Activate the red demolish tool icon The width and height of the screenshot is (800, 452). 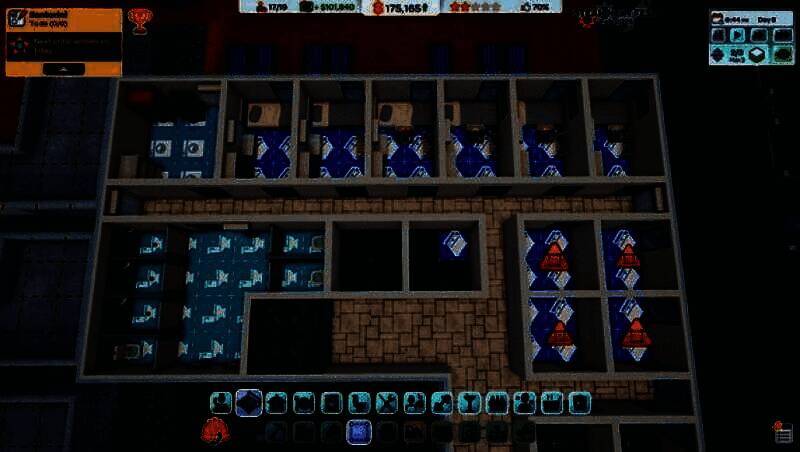(x=213, y=431)
